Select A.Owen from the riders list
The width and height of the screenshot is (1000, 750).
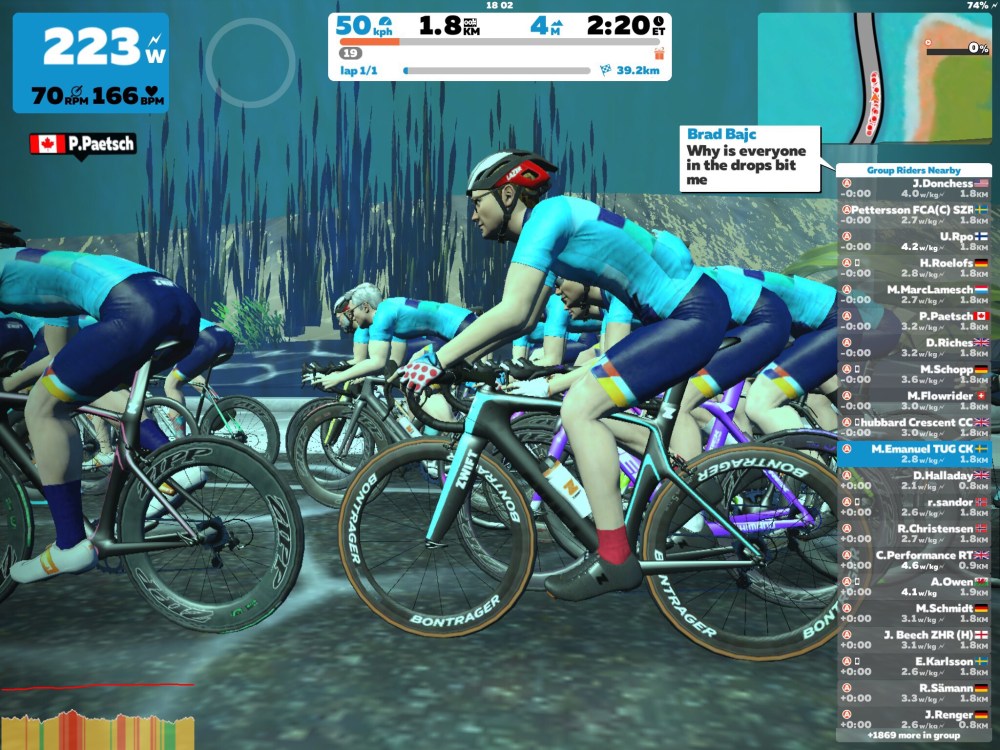913,587
